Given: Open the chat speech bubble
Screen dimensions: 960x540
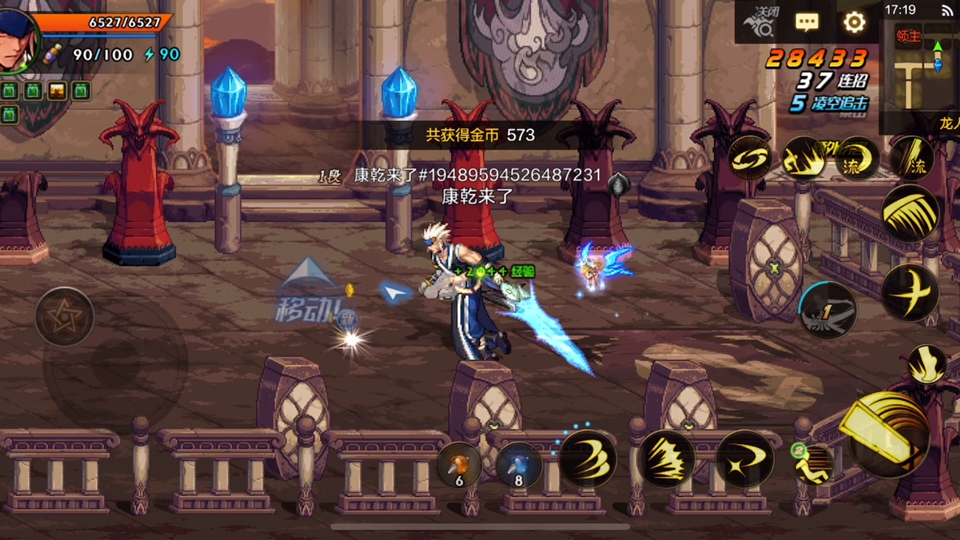Looking at the screenshot, I should point(806,22).
